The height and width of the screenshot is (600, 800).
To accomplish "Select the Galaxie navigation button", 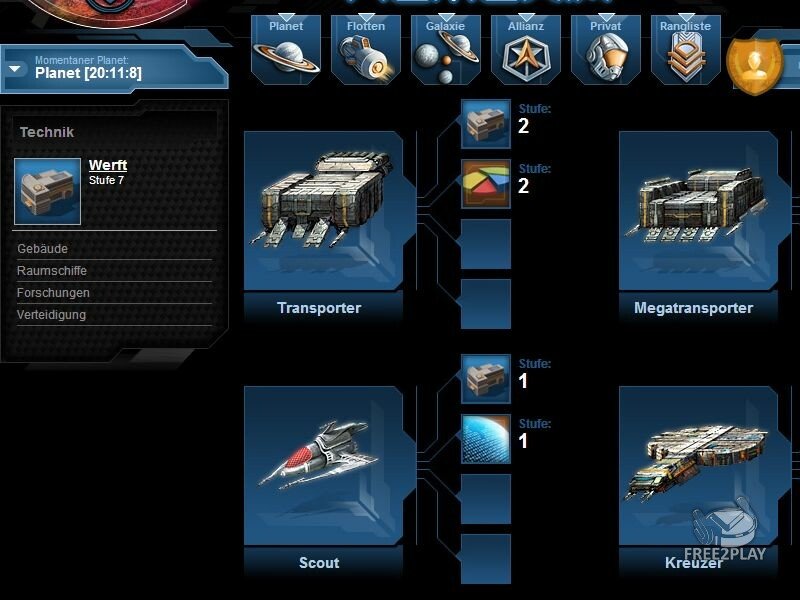I will click(446, 50).
